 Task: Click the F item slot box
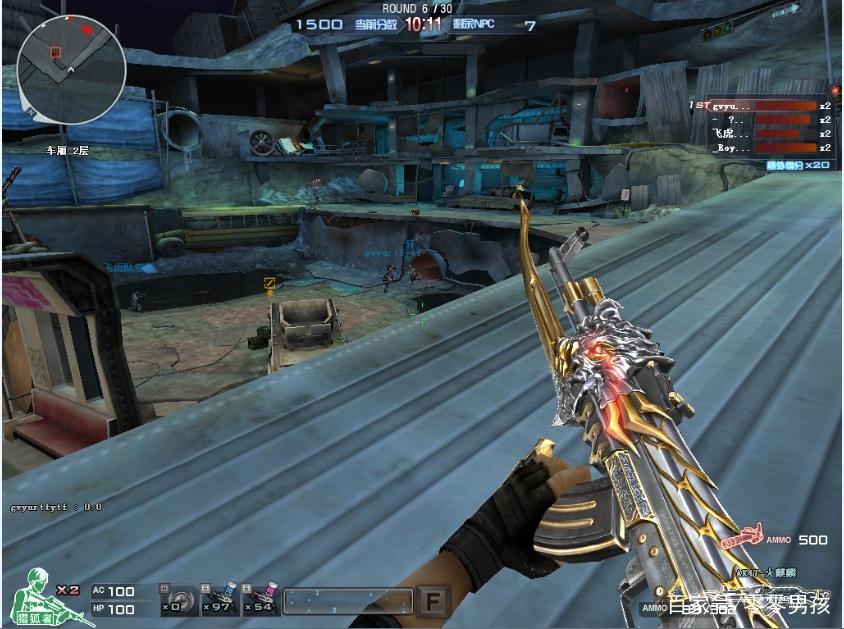coord(433,601)
